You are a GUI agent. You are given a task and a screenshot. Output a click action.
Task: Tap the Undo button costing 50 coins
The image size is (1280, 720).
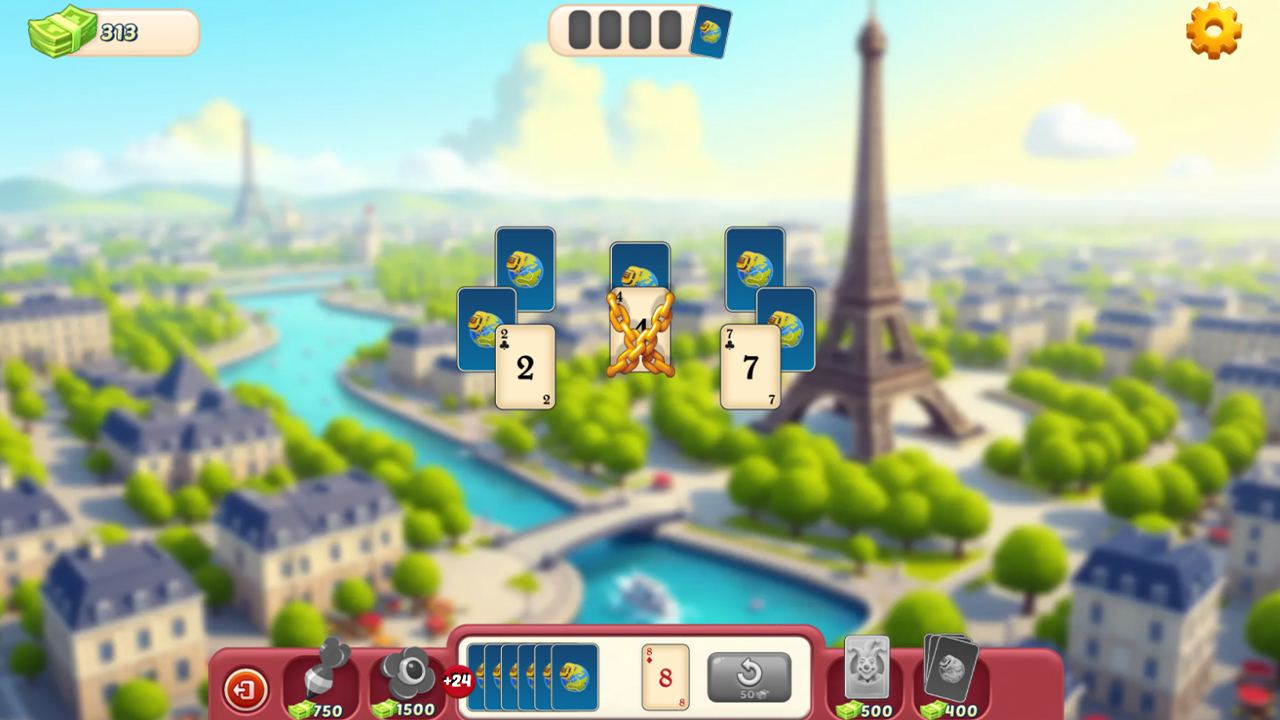click(x=748, y=676)
